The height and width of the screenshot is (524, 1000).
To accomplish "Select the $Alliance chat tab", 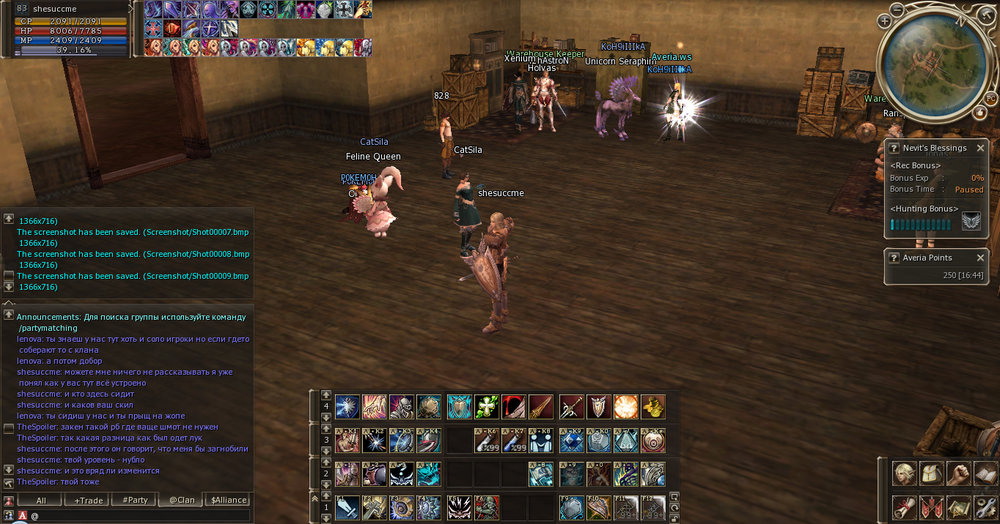I will [227, 499].
